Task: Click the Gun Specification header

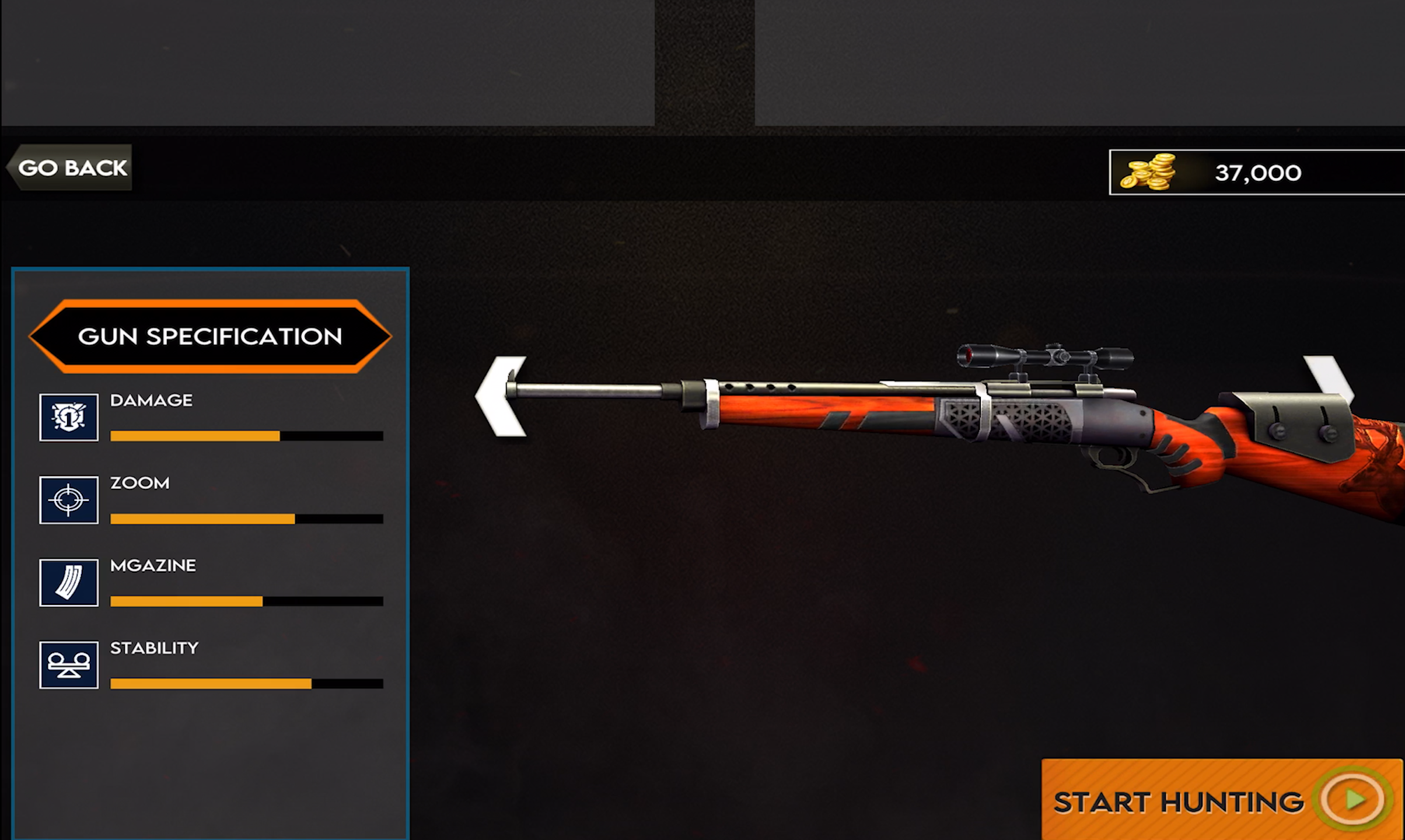Action: (210, 337)
